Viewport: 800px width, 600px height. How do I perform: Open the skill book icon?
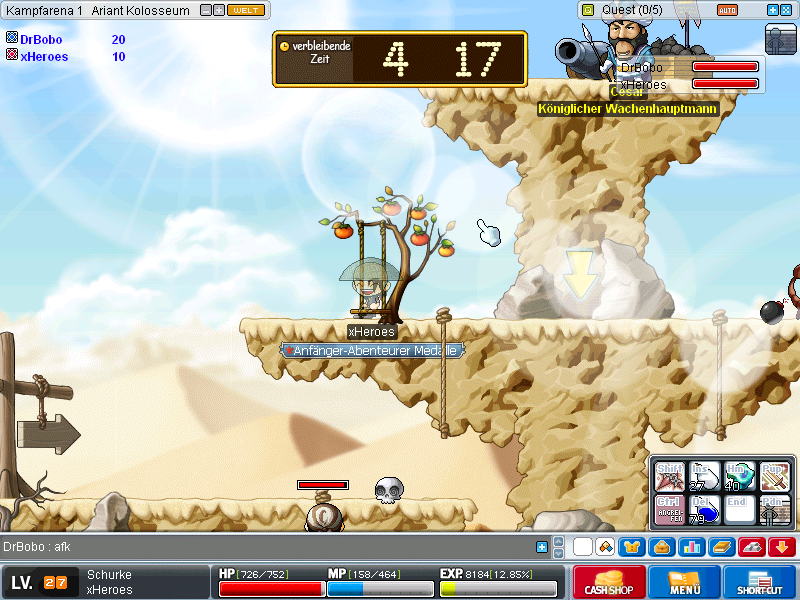click(722, 547)
